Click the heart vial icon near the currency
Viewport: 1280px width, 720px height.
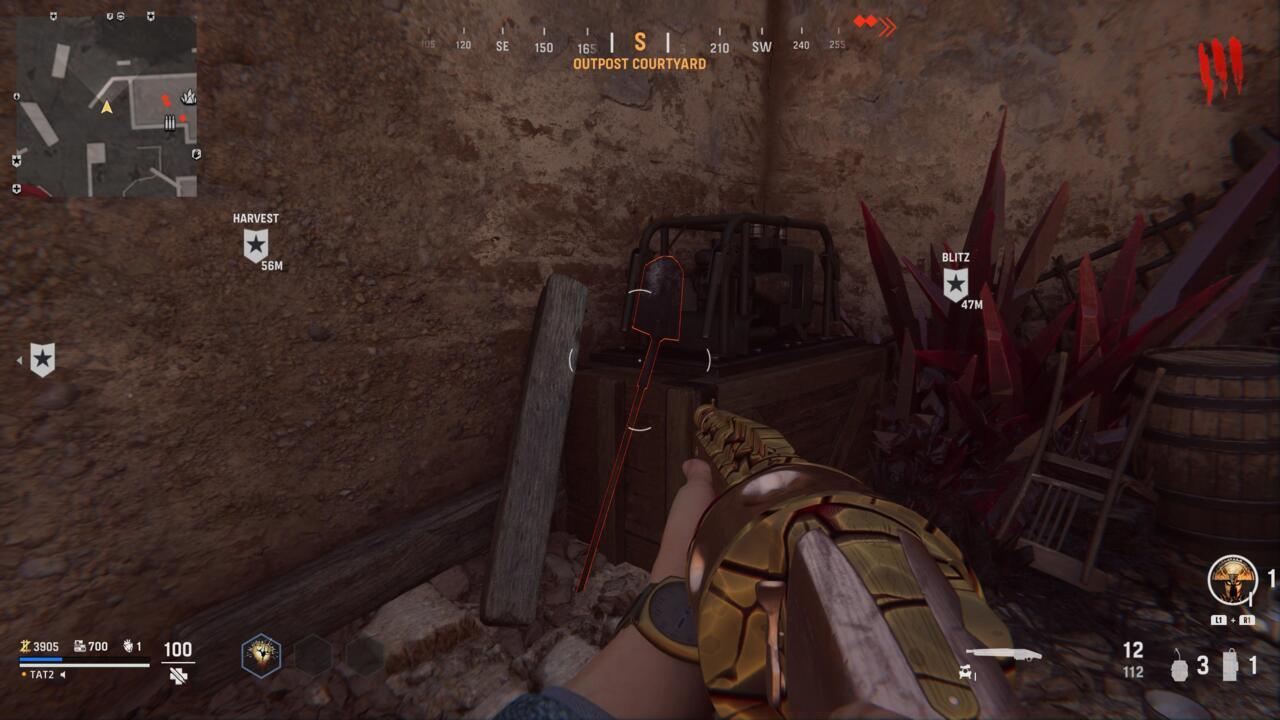tap(128, 647)
